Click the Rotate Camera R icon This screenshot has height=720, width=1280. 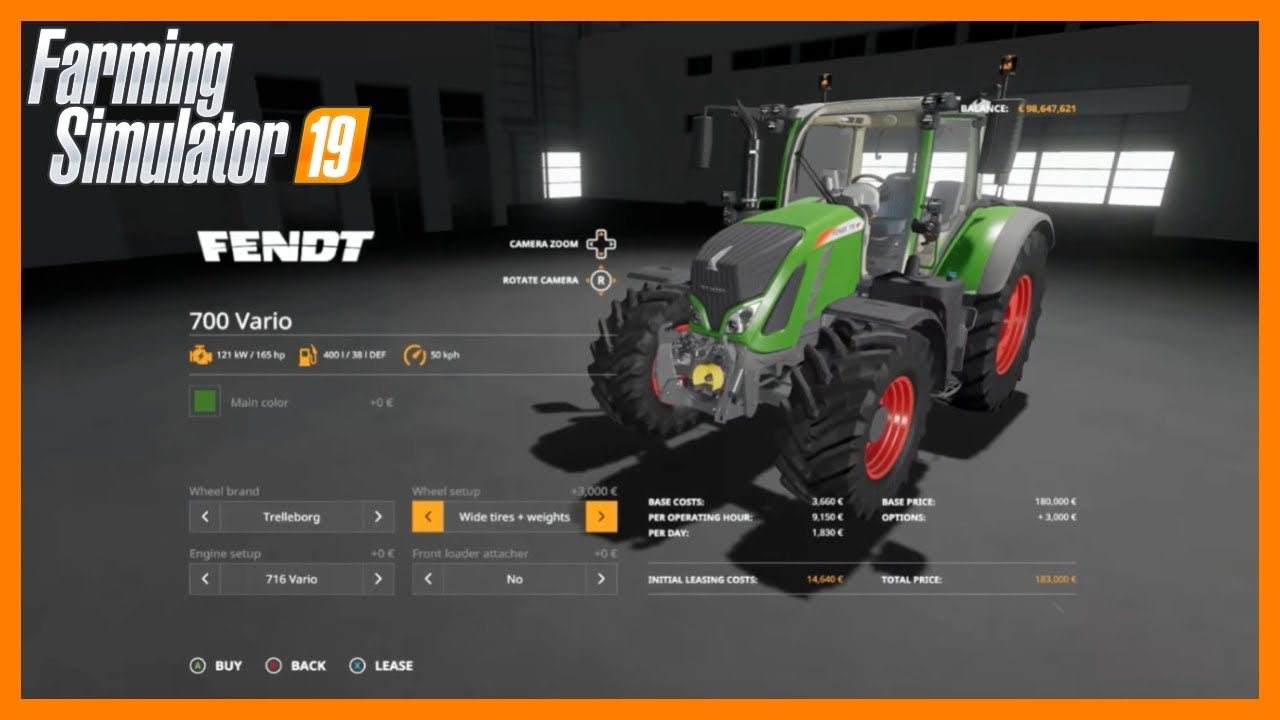(x=600, y=280)
